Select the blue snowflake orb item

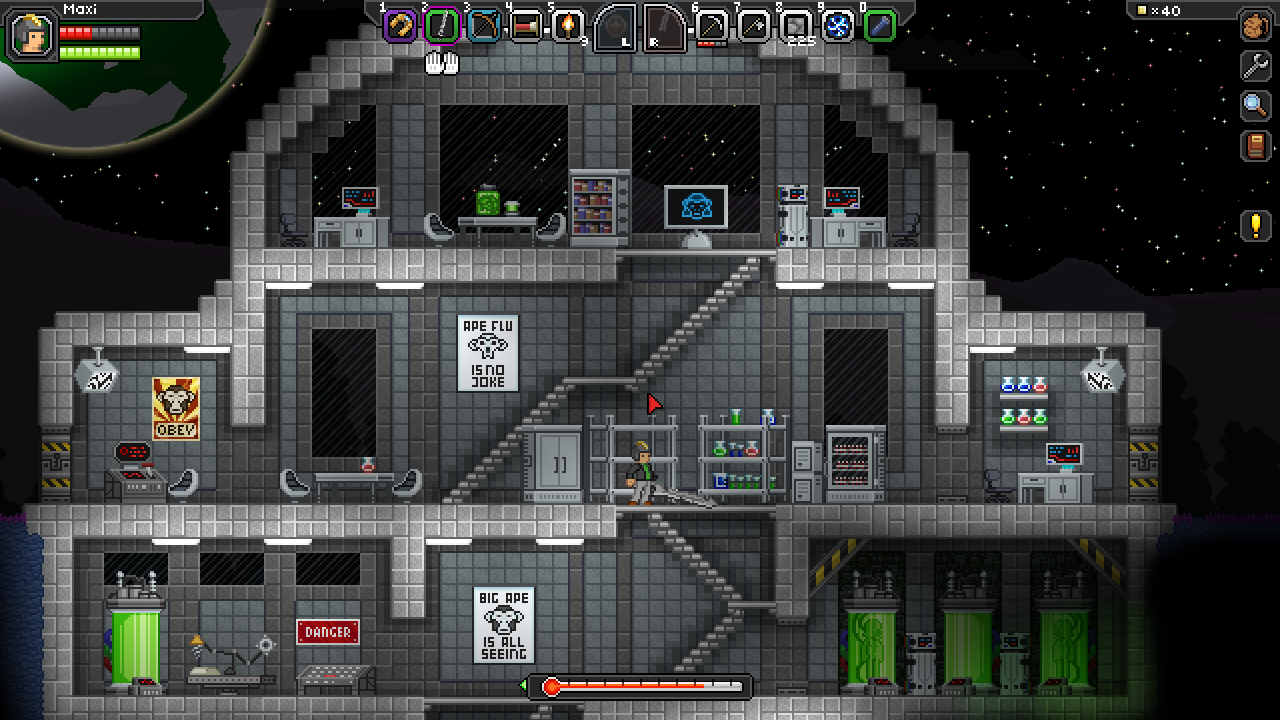tap(838, 25)
